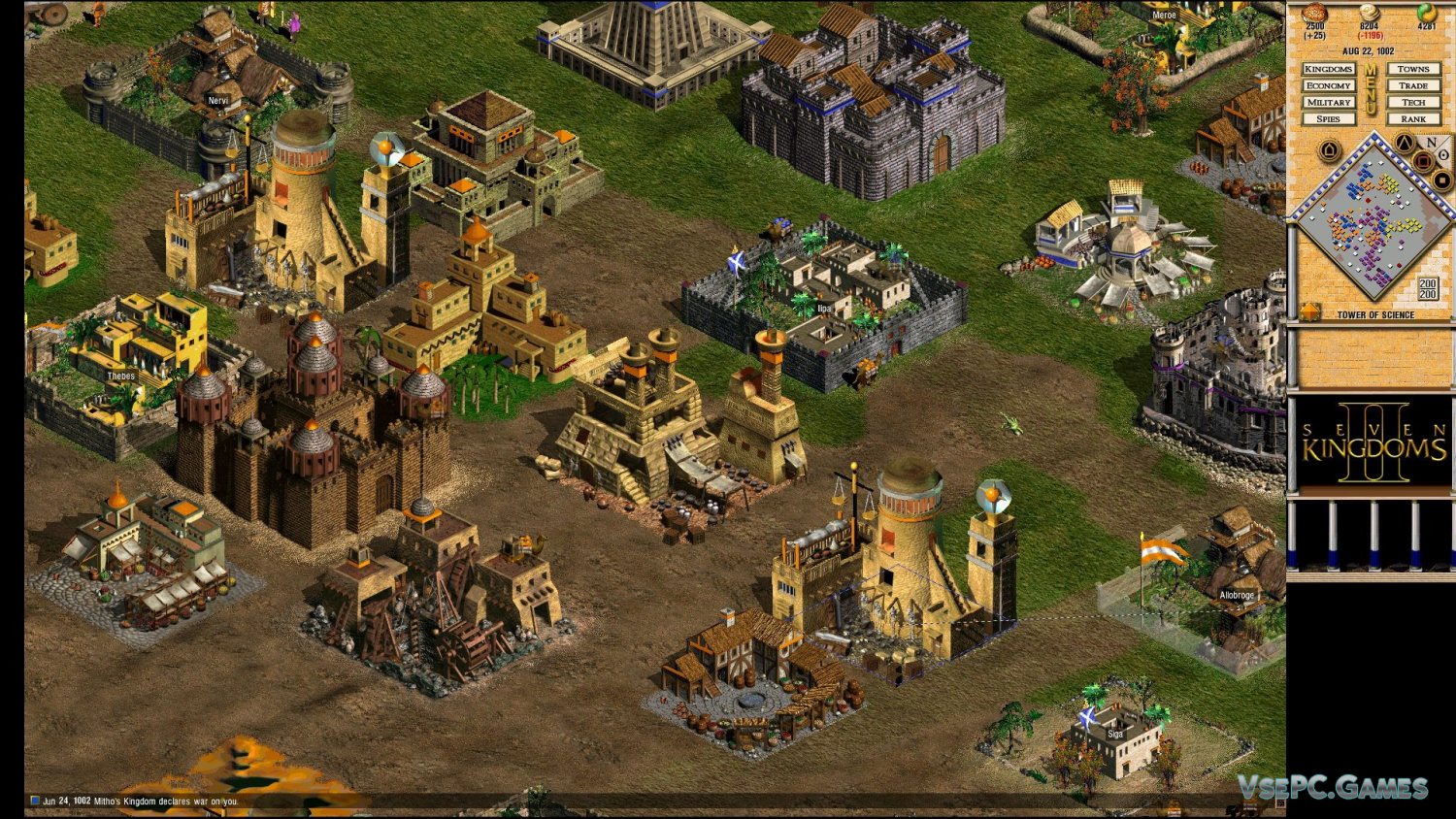Open the Trade report
This screenshot has height=819, width=1456.
[1412, 86]
